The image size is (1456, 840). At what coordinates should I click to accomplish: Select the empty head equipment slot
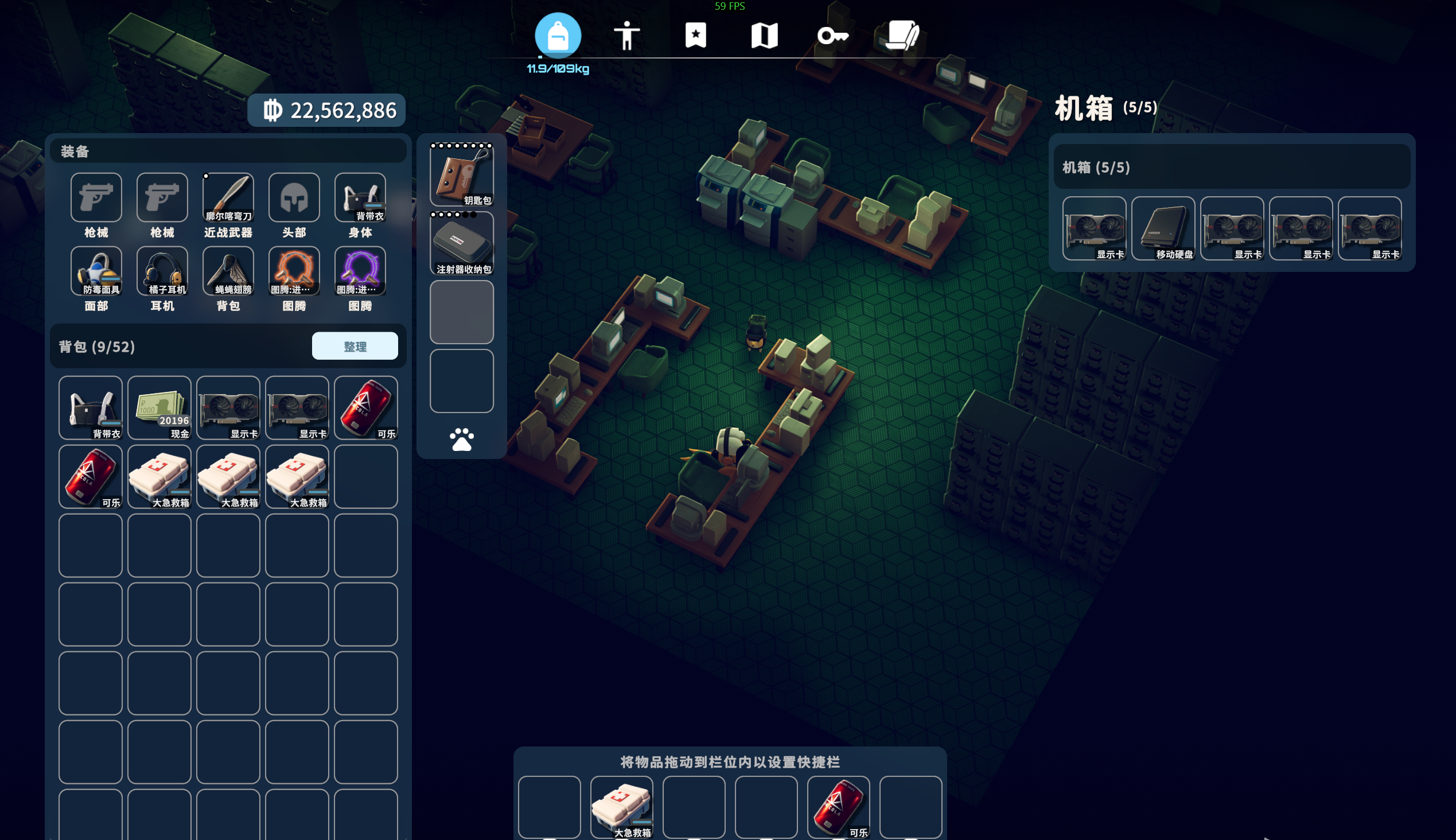(294, 197)
